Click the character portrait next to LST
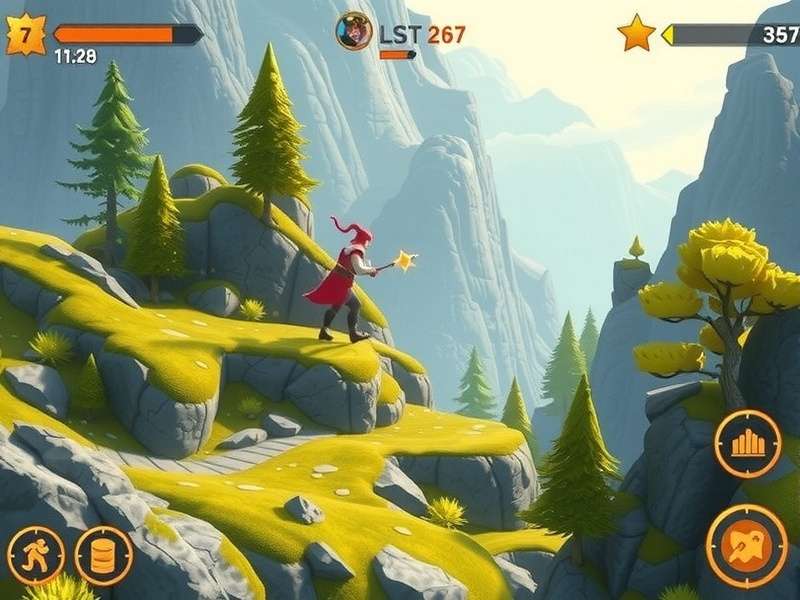The height and width of the screenshot is (600, 800). (x=354, y=31)
